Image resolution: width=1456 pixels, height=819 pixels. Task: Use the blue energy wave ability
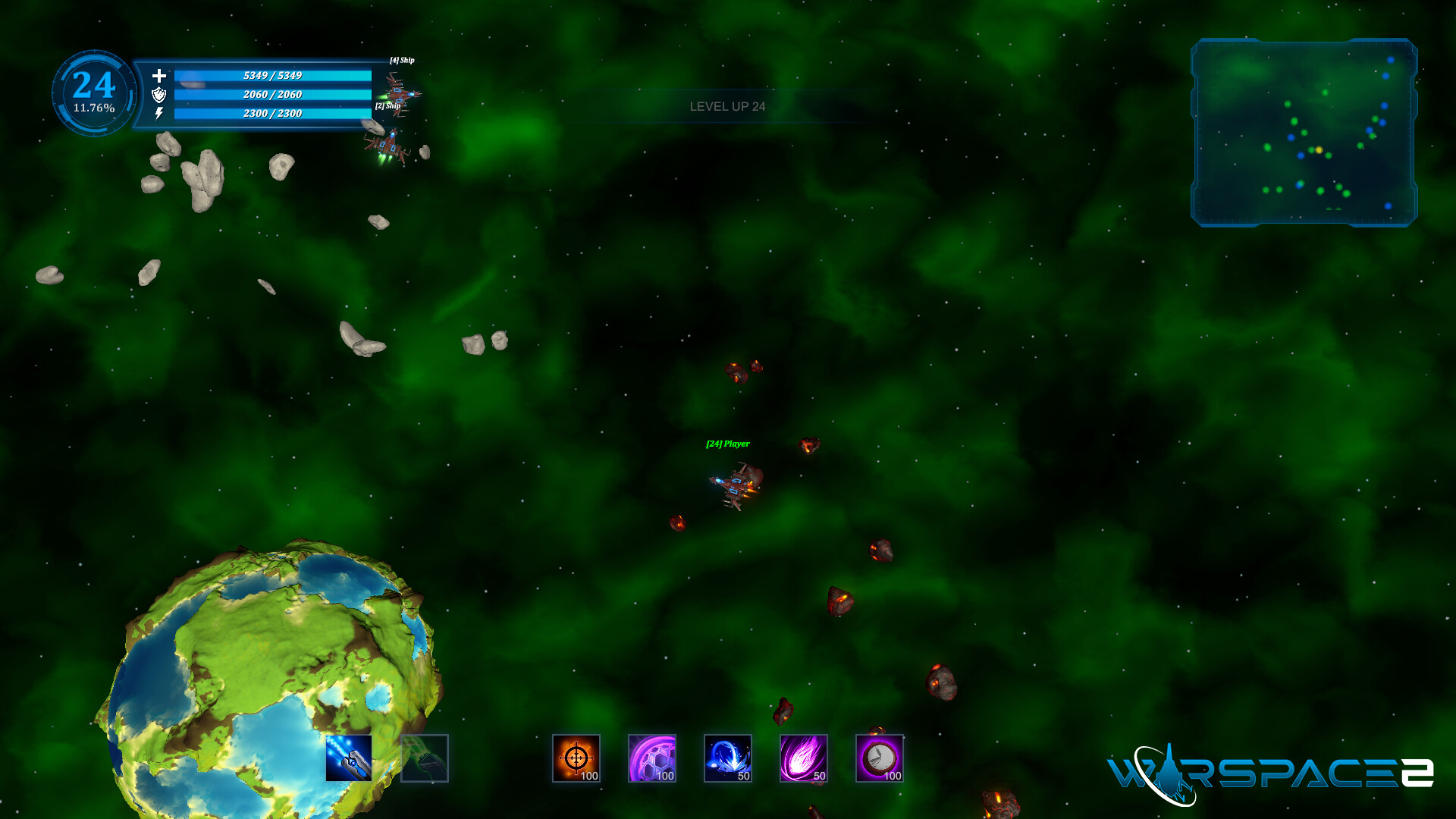pos(728,758)
